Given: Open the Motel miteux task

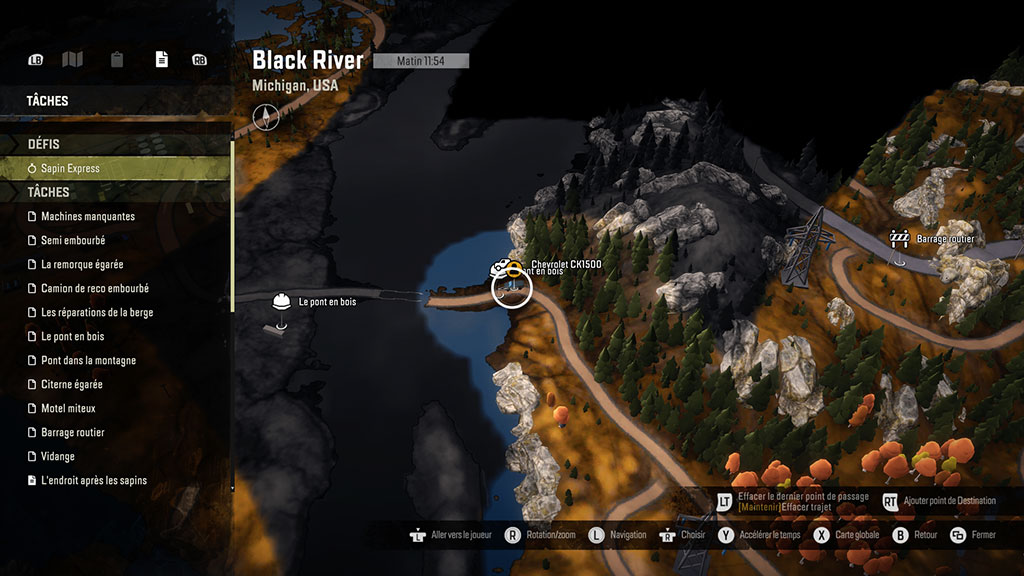Looking at the screenshot, I should 68,409.
